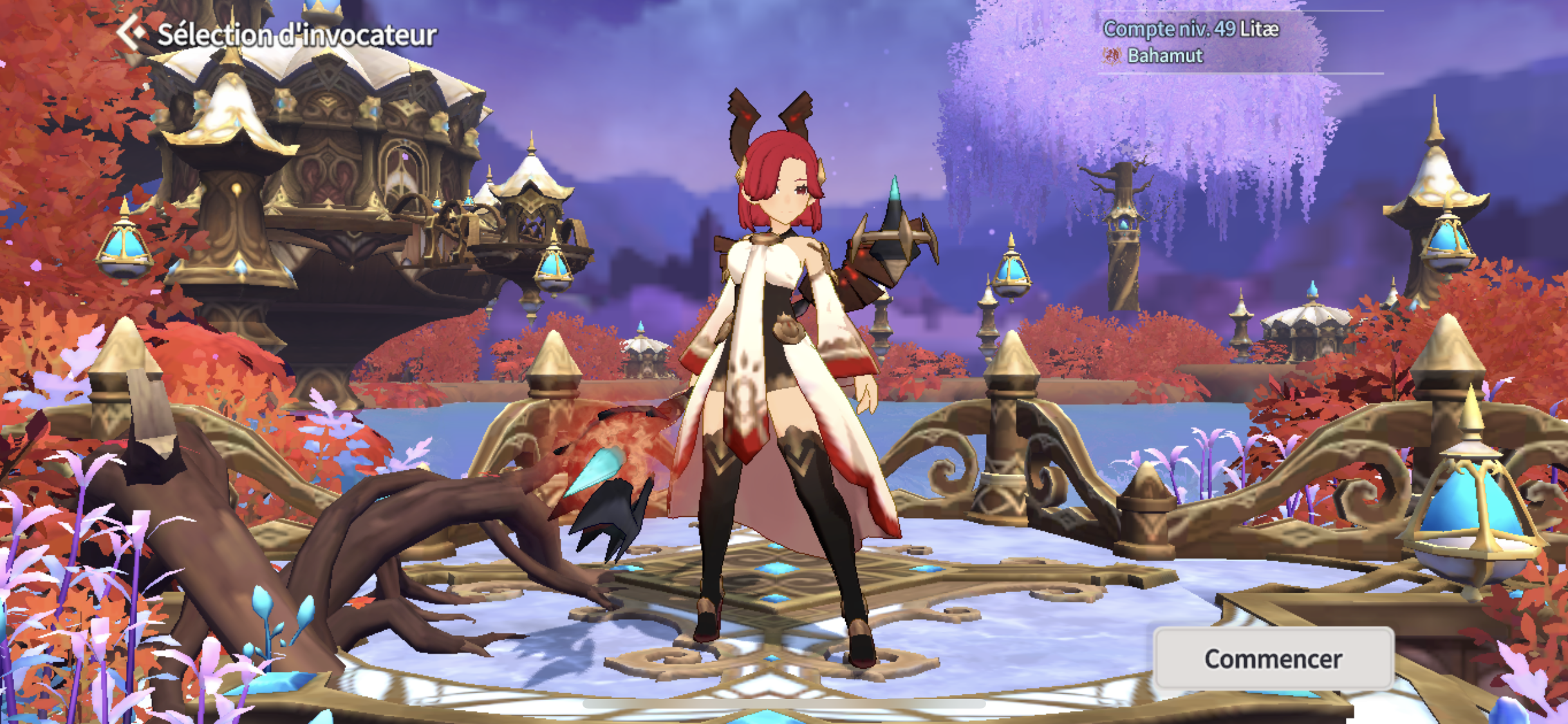Go back using the arrow beside Sélection d'invocateur

pos(131,32)
